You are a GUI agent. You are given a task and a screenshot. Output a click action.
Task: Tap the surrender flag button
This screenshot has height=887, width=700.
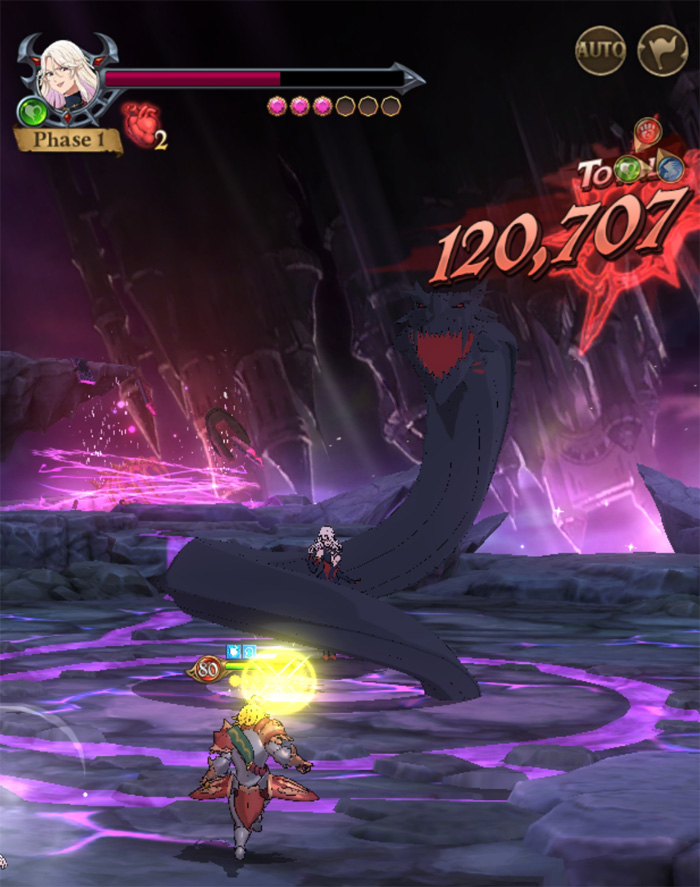coord(663,50)
